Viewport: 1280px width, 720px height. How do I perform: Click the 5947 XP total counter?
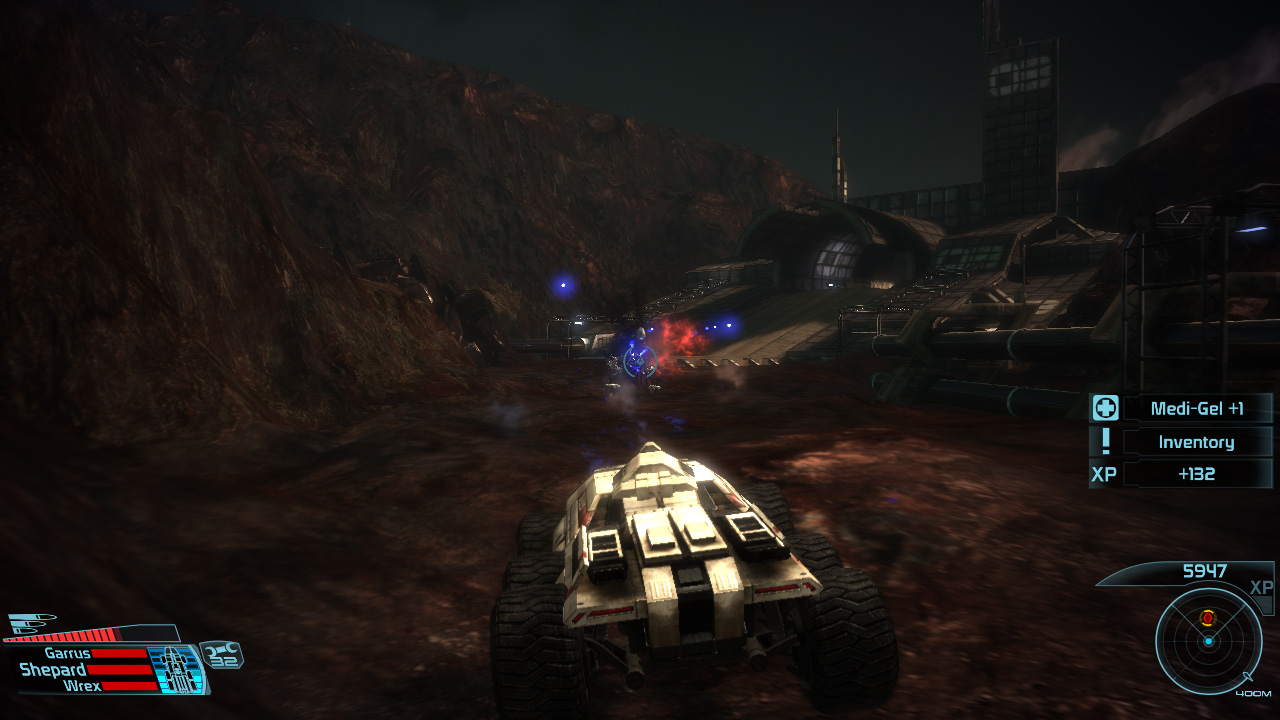point(1204,571)
